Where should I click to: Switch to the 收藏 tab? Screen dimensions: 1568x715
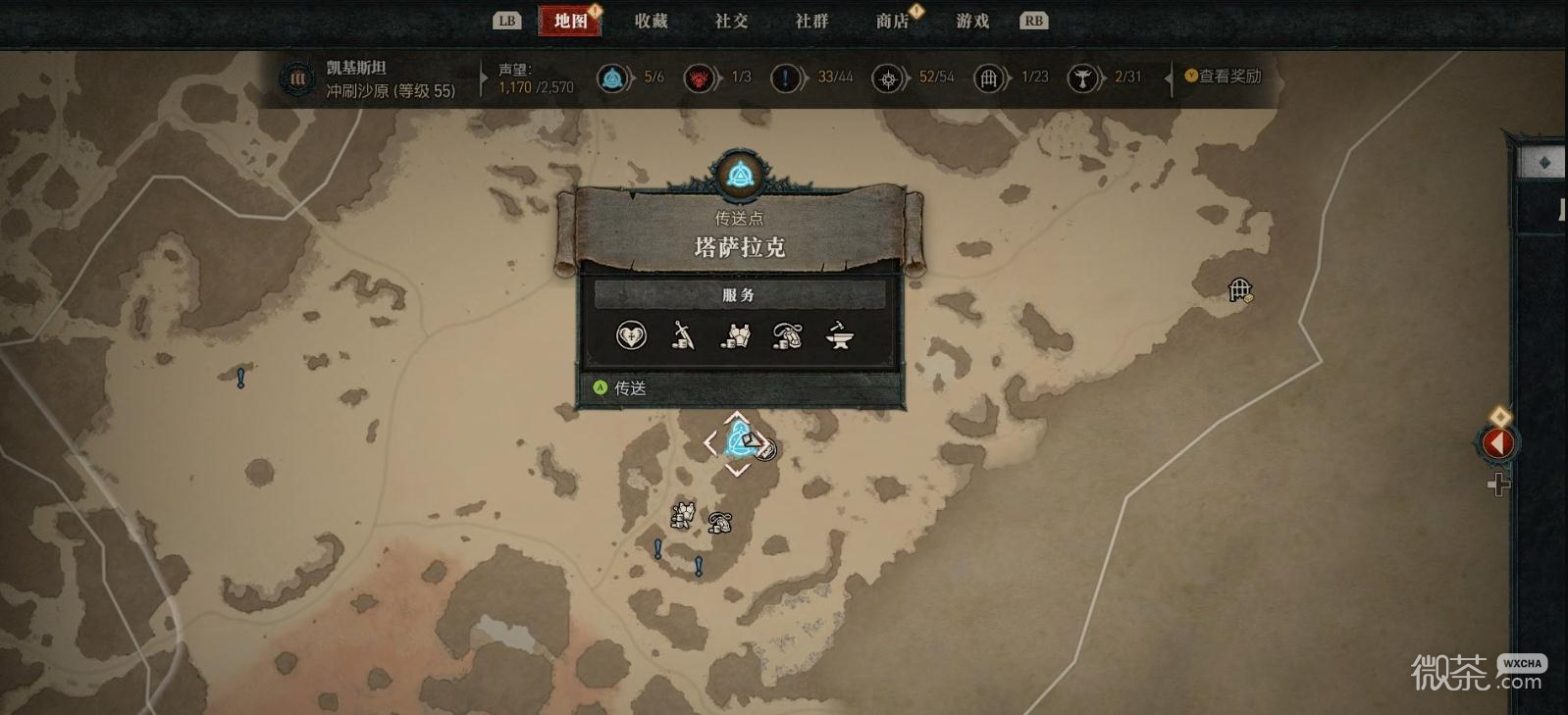coord(651,21)
